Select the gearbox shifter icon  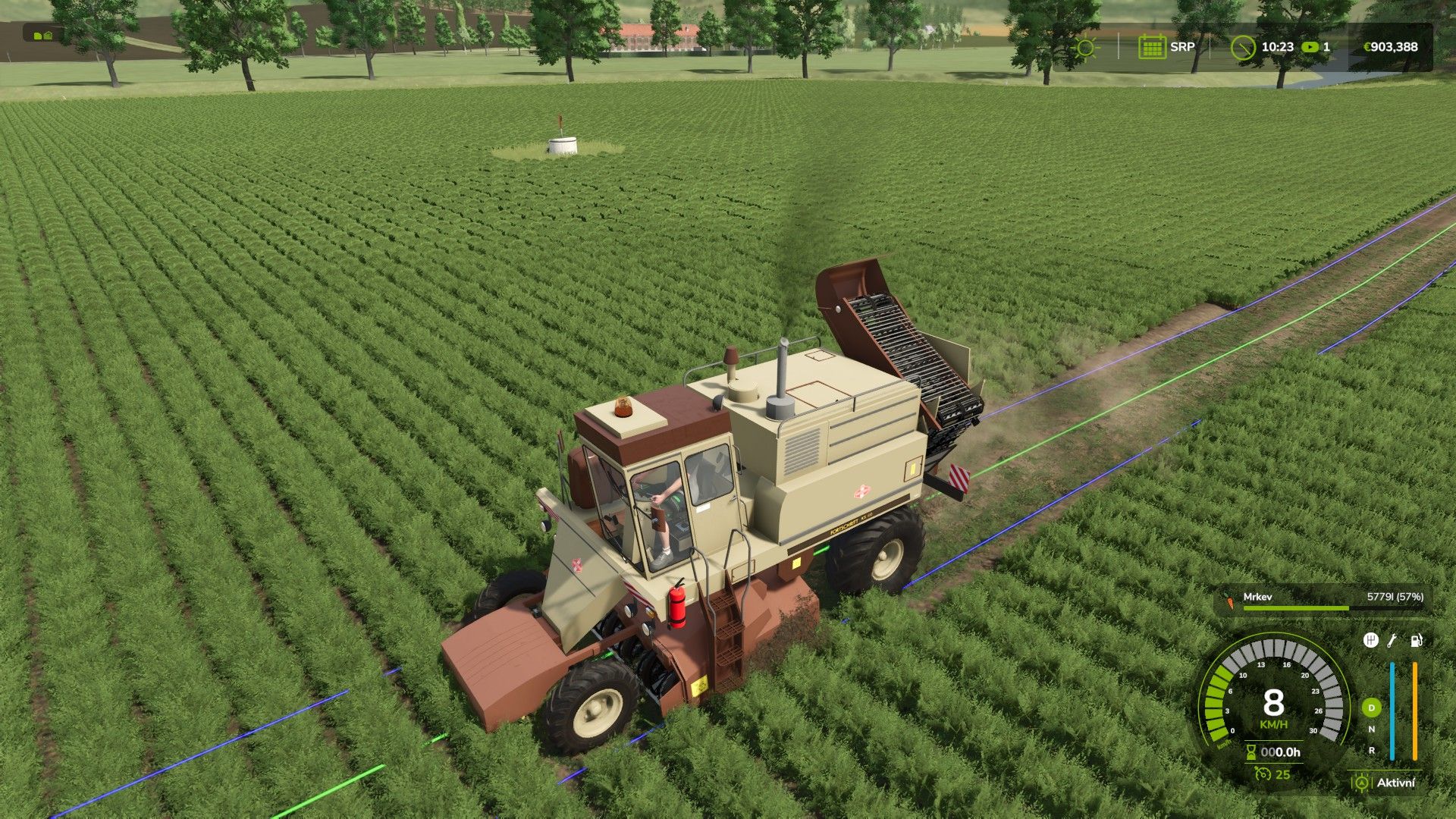coord(1371,641)
